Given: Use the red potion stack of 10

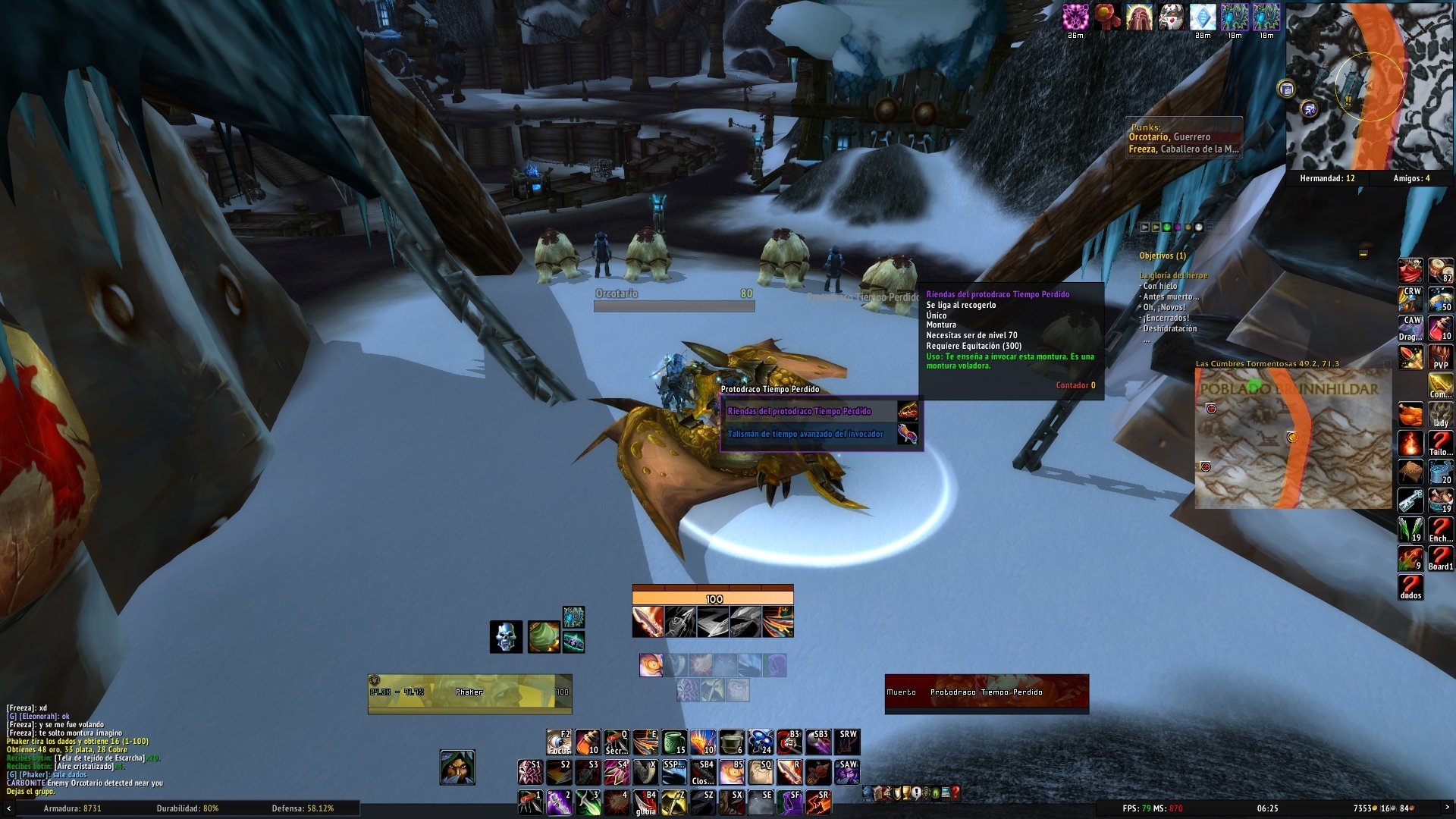Looking at the screenshot, I should pos(1440,328).
